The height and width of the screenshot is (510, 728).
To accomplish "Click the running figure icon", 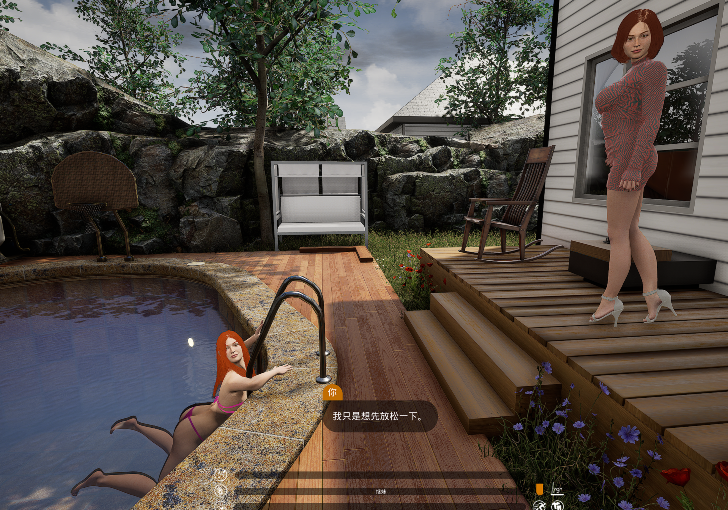I will [x=539, y=505].
